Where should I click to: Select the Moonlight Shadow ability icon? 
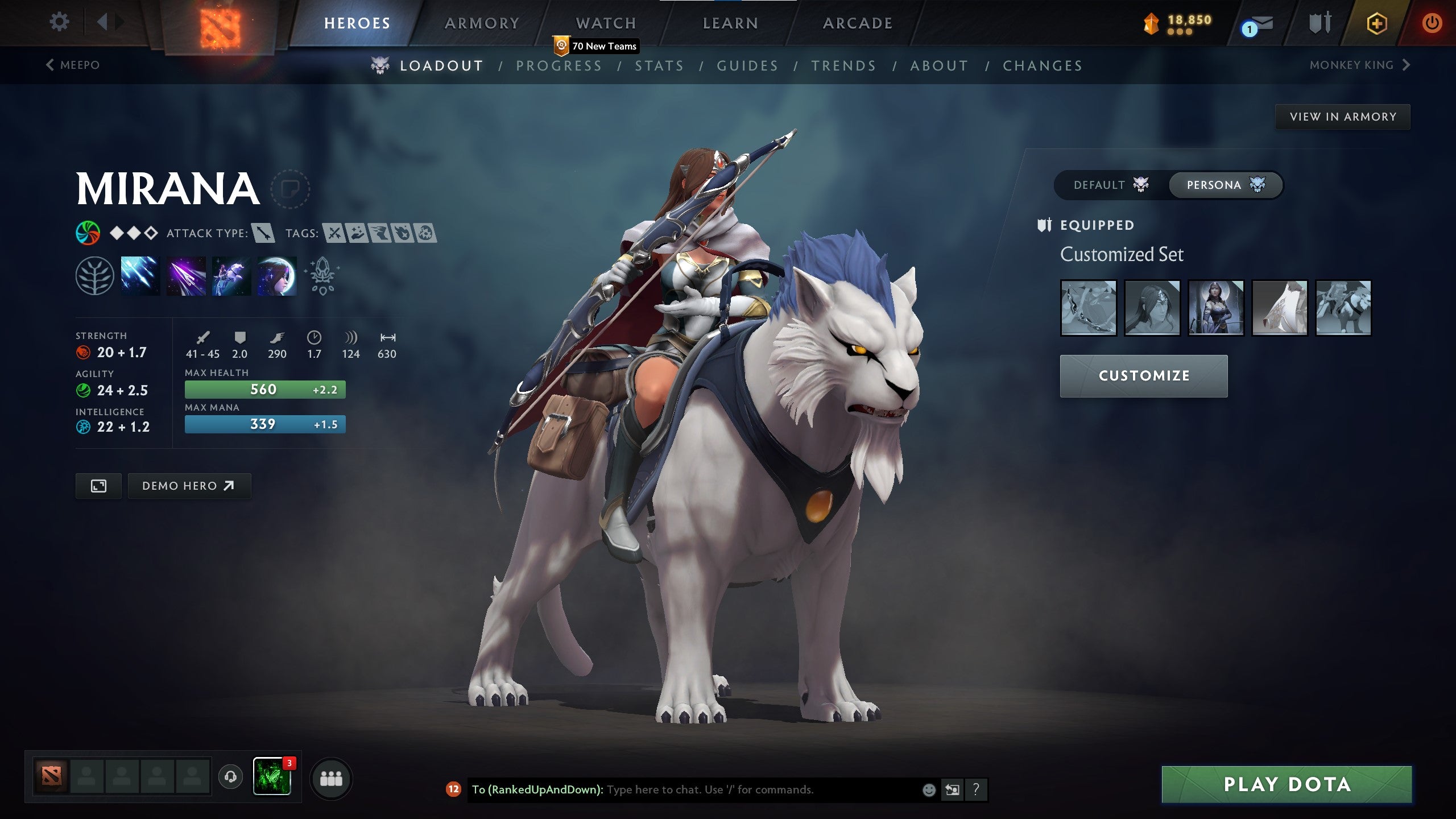tap(277, 276)
